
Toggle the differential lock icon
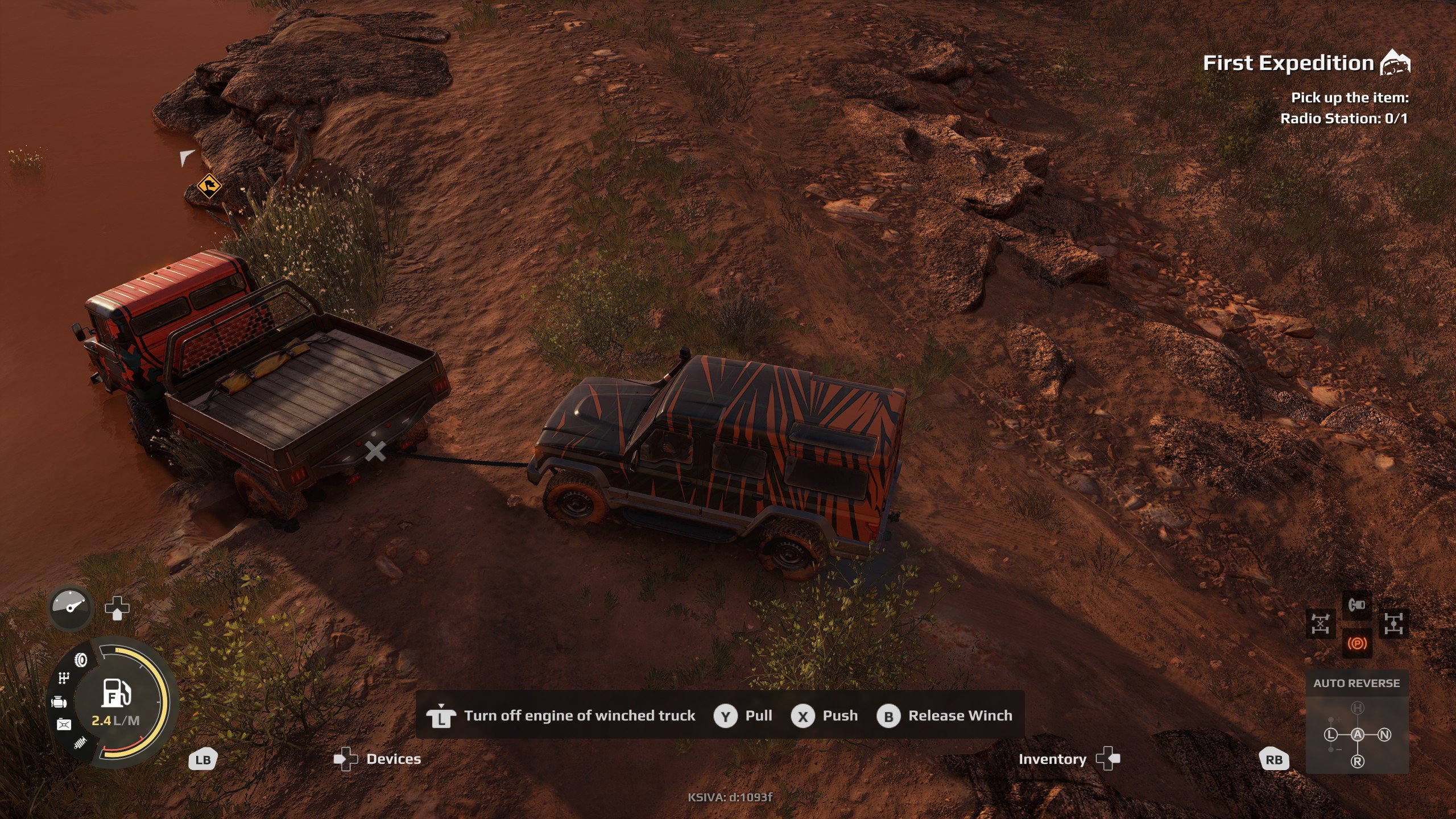1393,624
